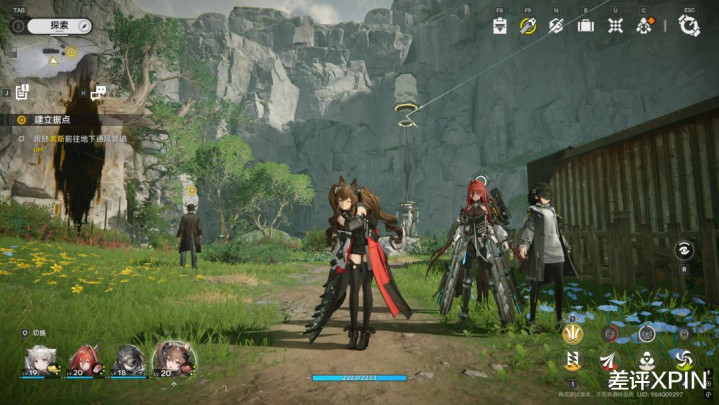719x405 pixels.
Task: Open the minimap
Action: pos(55,57)
